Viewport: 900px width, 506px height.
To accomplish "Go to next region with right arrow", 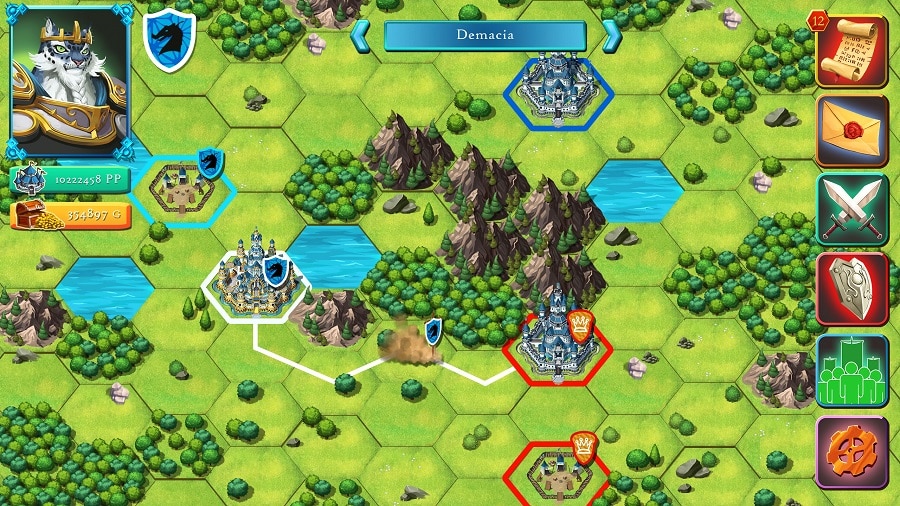I will [611, 36].
